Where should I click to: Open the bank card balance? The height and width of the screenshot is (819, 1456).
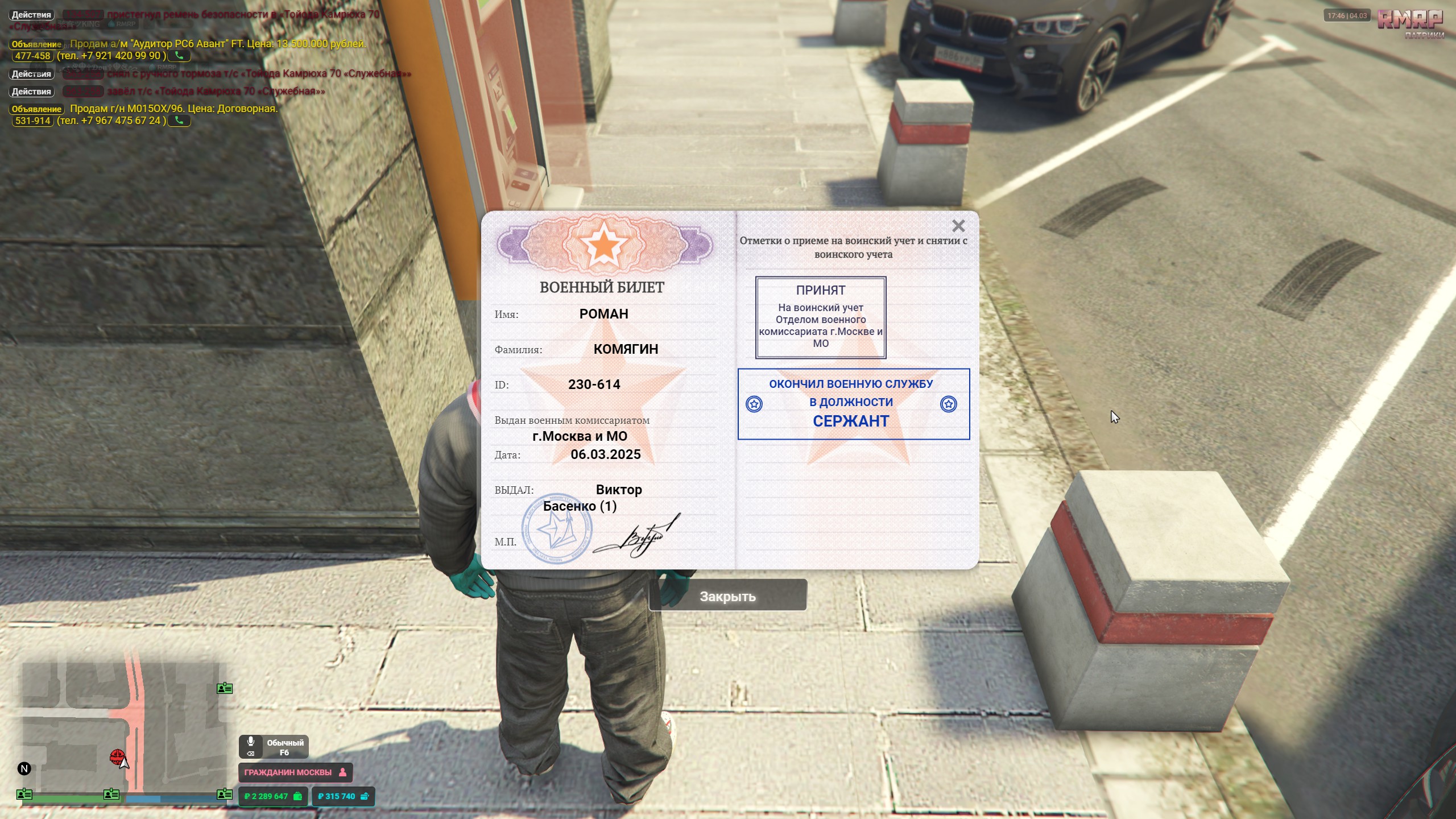[343, 796]
